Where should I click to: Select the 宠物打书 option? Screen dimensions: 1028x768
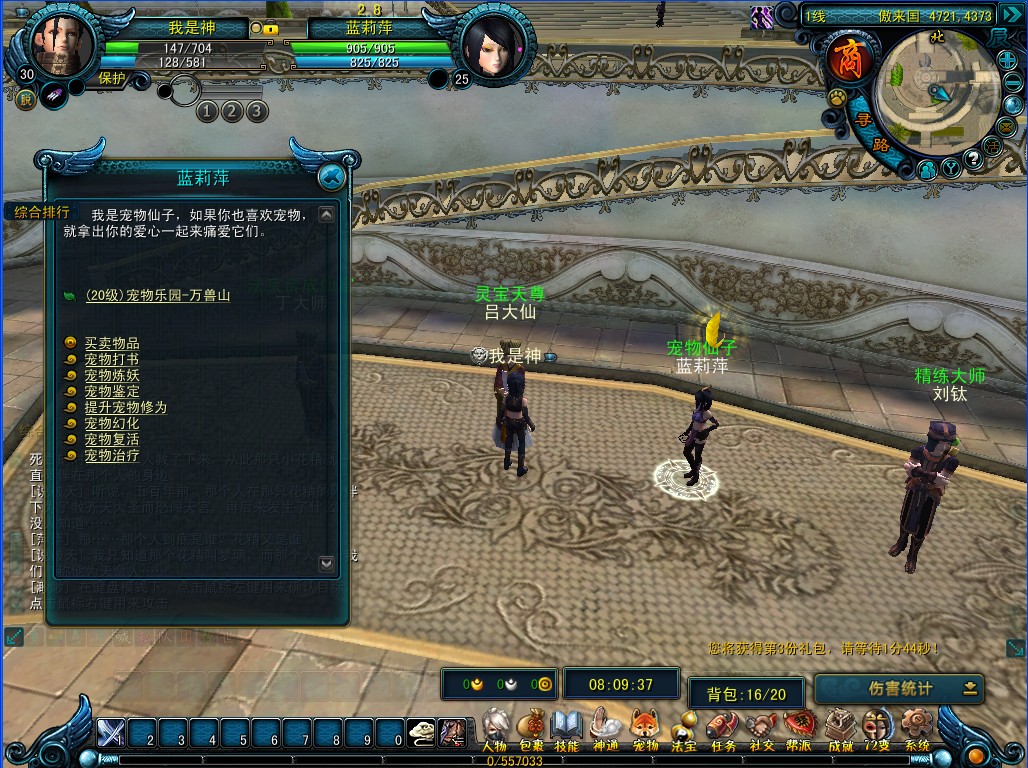pyautogui.click(x=111, y=359)
